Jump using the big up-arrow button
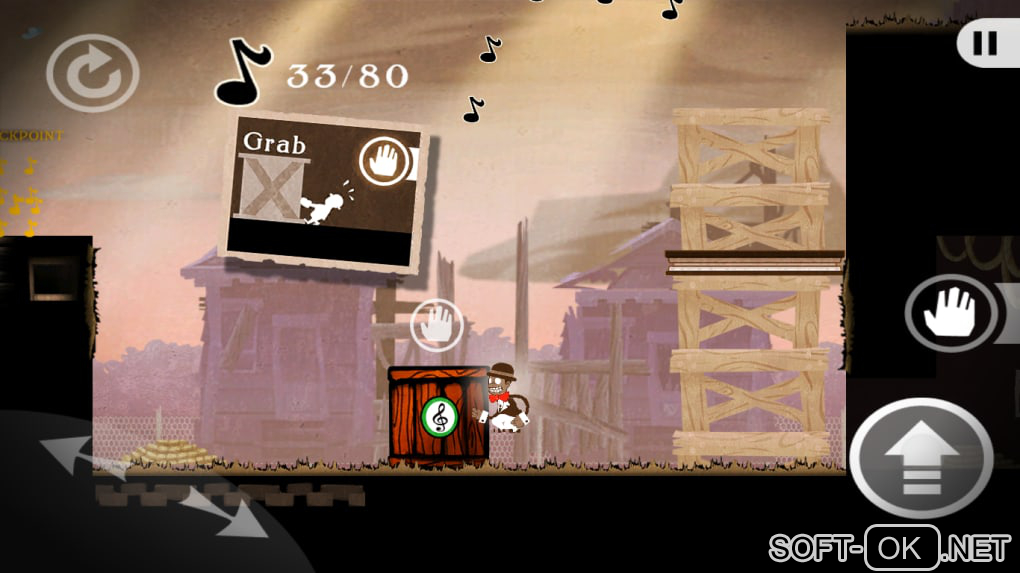 (921, 459)
